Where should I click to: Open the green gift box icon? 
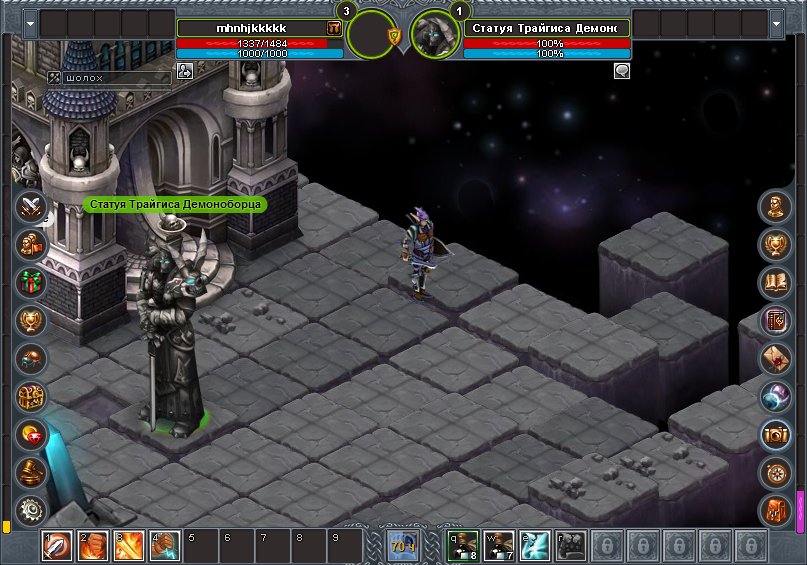[32, 282]
